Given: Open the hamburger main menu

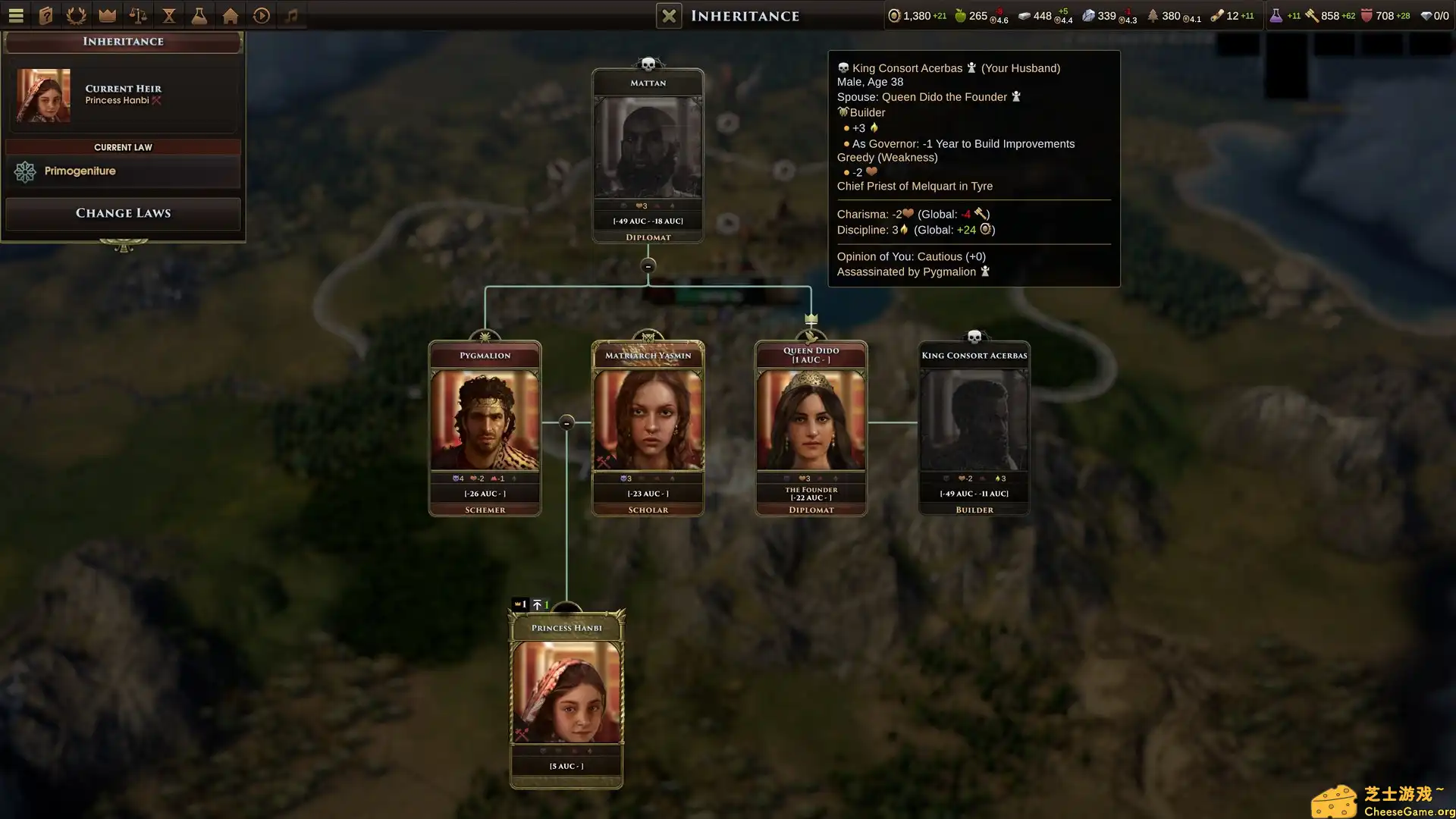Looking at the screenshot, I should point(16,15).
